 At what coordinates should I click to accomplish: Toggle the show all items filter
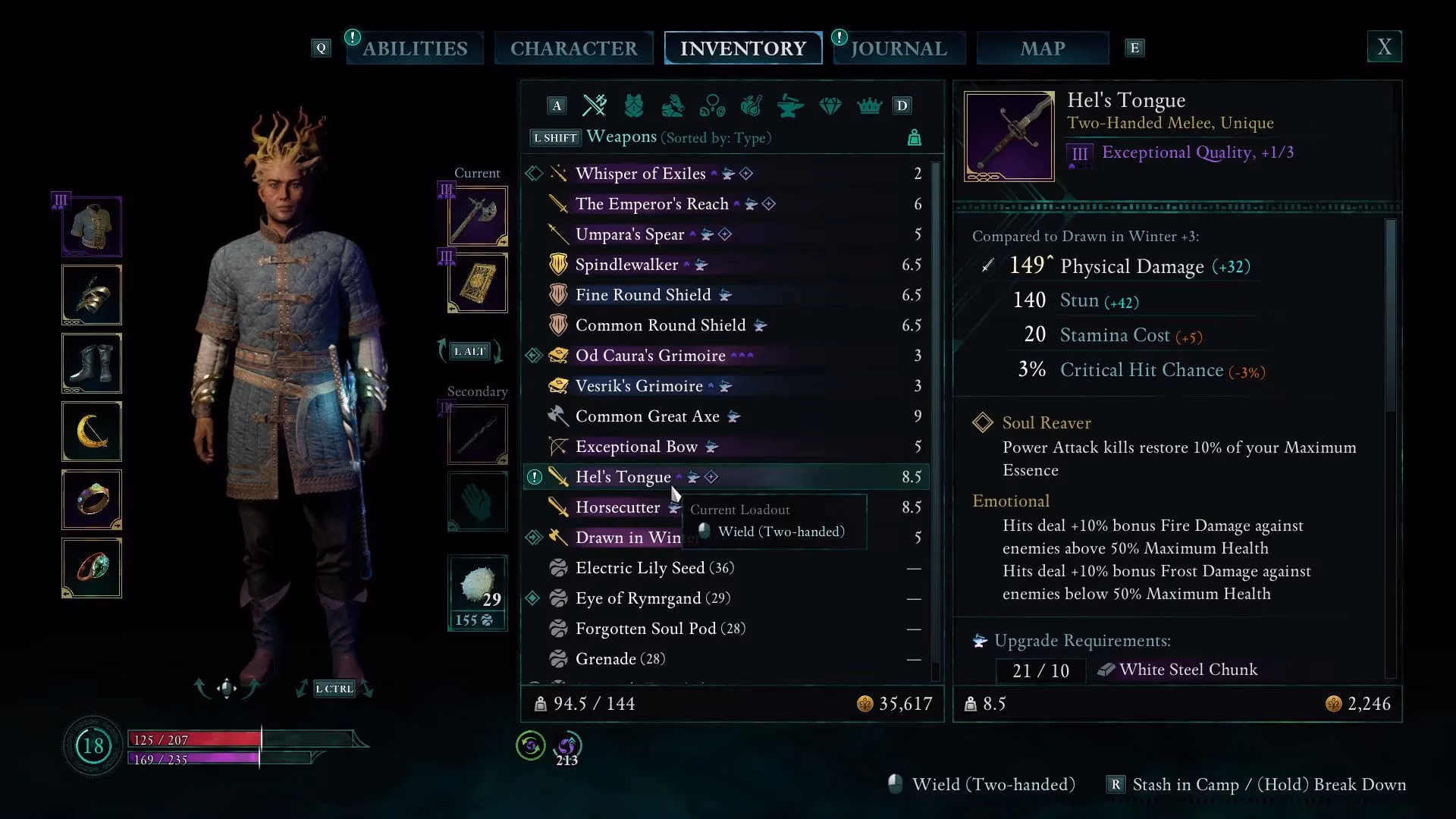(x=556, y=105)
